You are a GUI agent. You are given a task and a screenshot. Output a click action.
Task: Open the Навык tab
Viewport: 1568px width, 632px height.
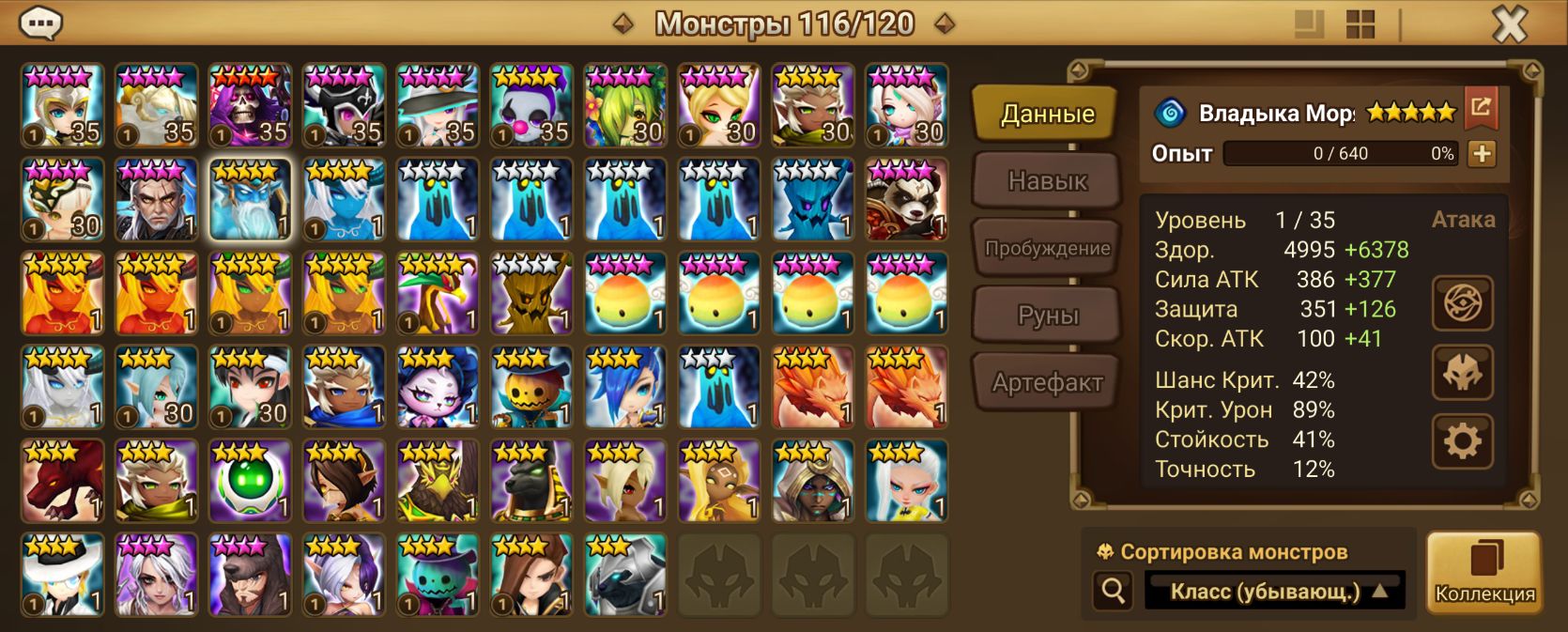(x=1046, y=180)
